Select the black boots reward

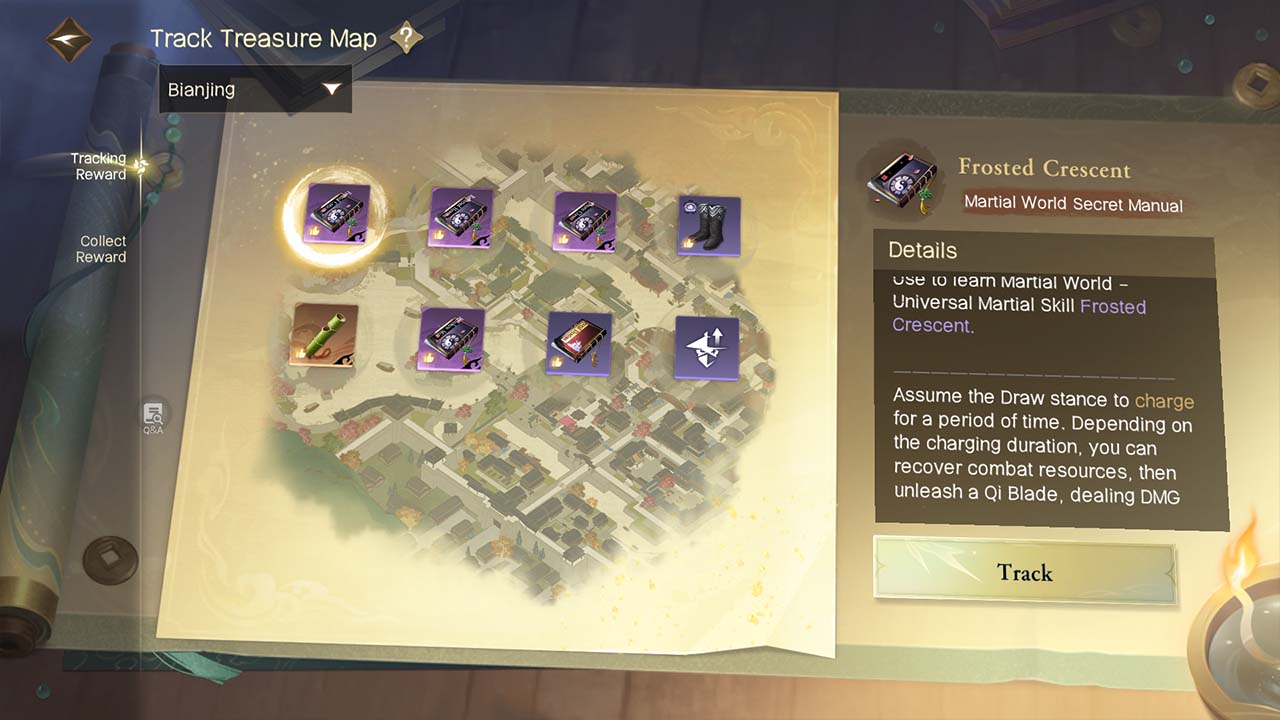(709, 225)
